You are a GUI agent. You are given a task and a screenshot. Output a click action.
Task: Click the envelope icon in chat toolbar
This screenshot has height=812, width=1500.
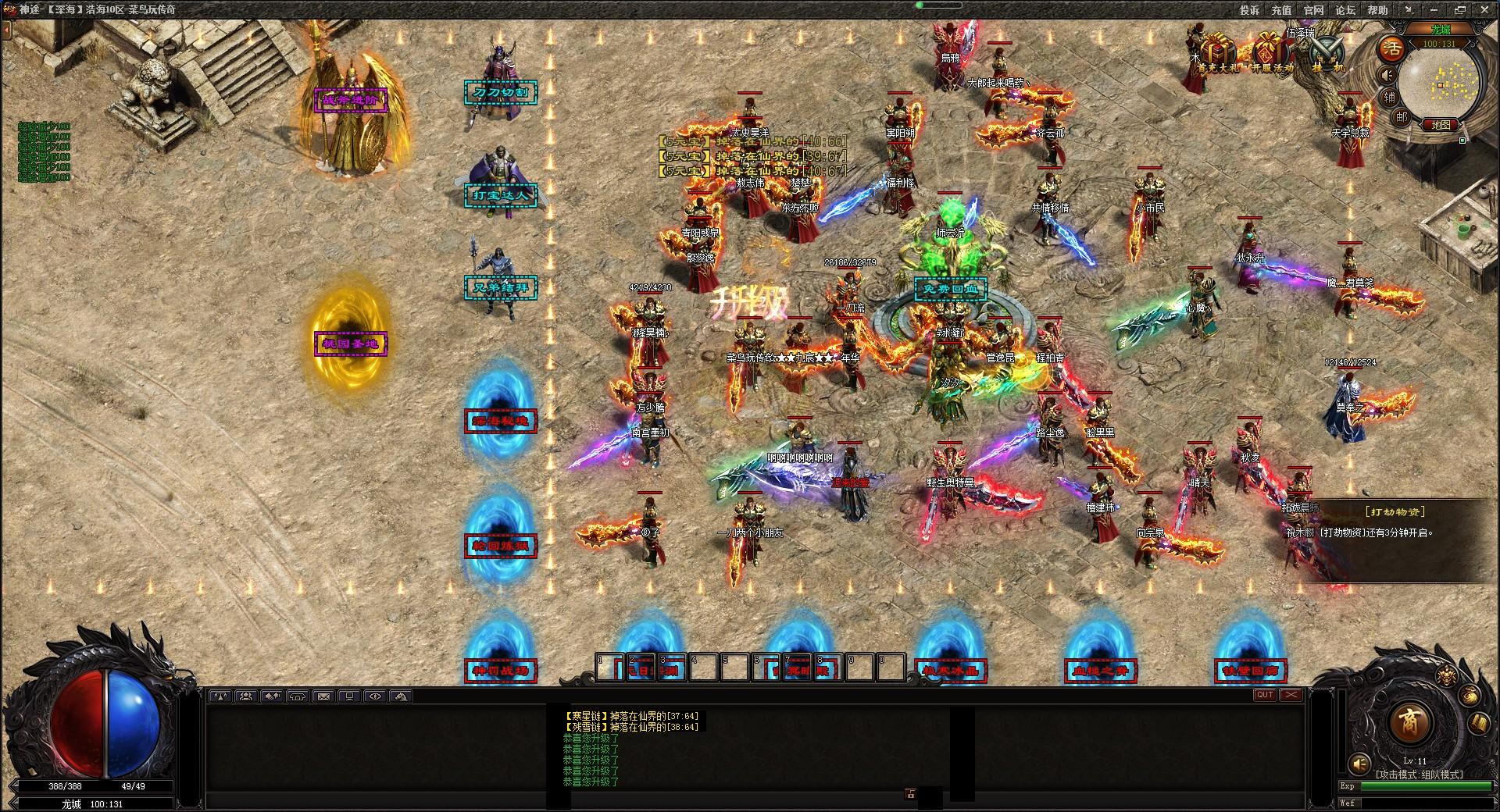coord(323,696)
